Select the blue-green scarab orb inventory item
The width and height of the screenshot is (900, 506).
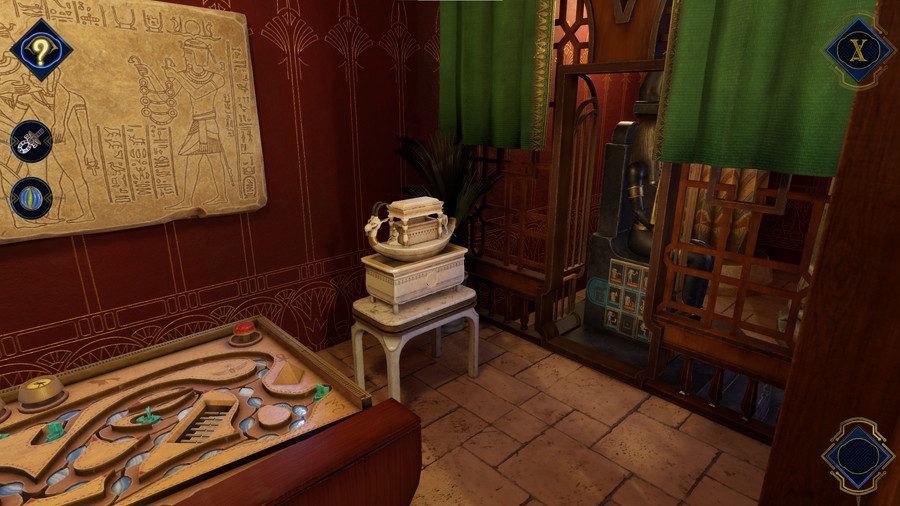click(31, 196)
